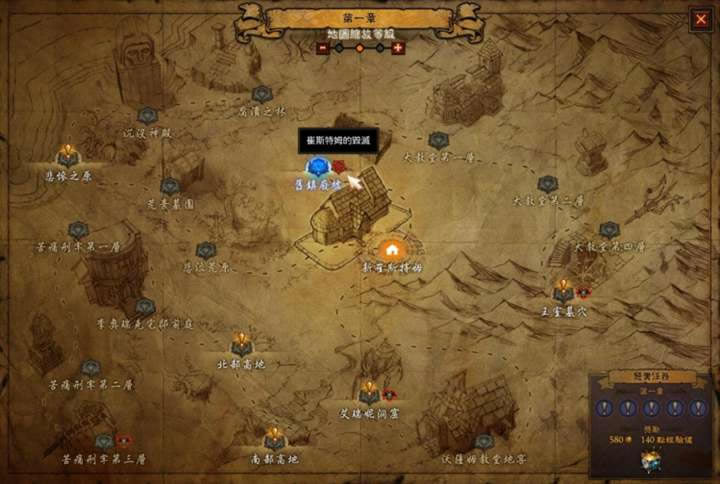
Task: Select the 艾瑞妮洞窟 waypoint
Action: [369, 393]
